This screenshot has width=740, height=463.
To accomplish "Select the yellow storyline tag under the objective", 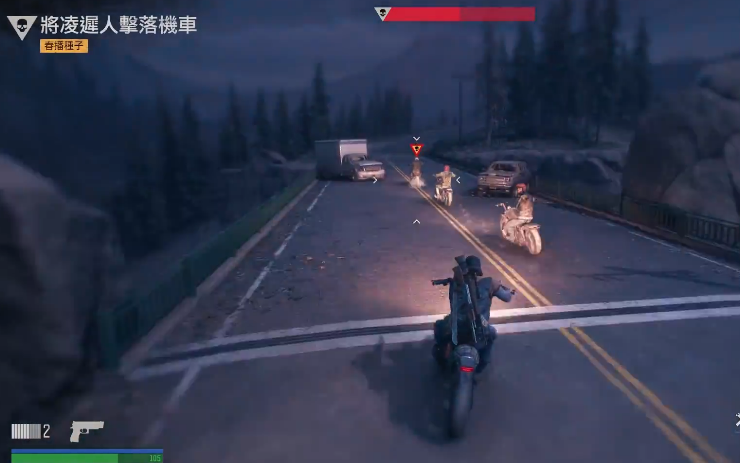I will tap(64, 46).
